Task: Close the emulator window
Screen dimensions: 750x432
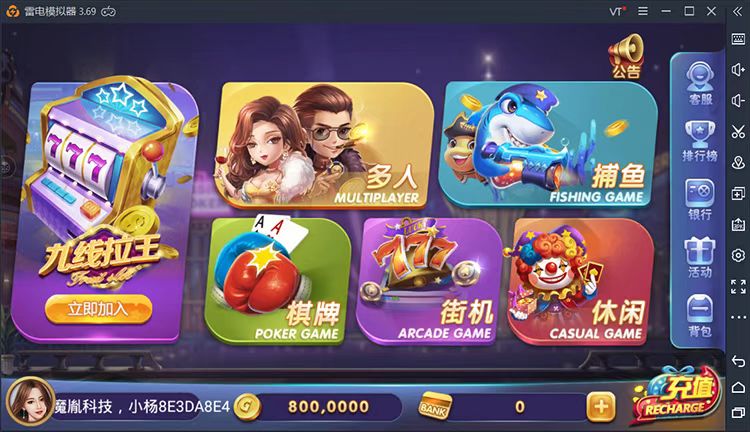Action: (714, 10)
